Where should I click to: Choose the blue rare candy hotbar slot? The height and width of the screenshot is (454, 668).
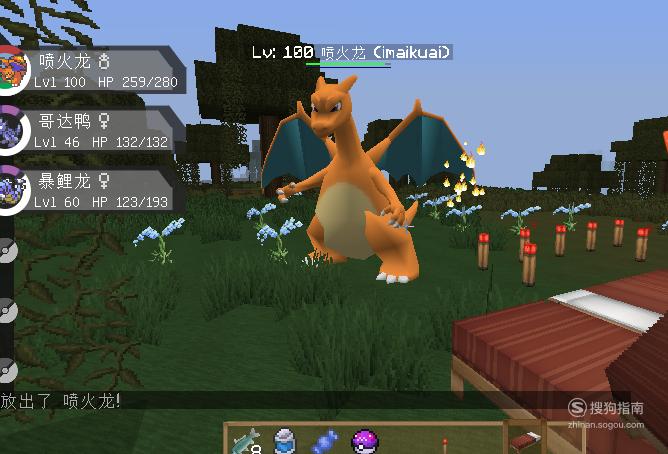pyautogui.click(x=324, y=441)
